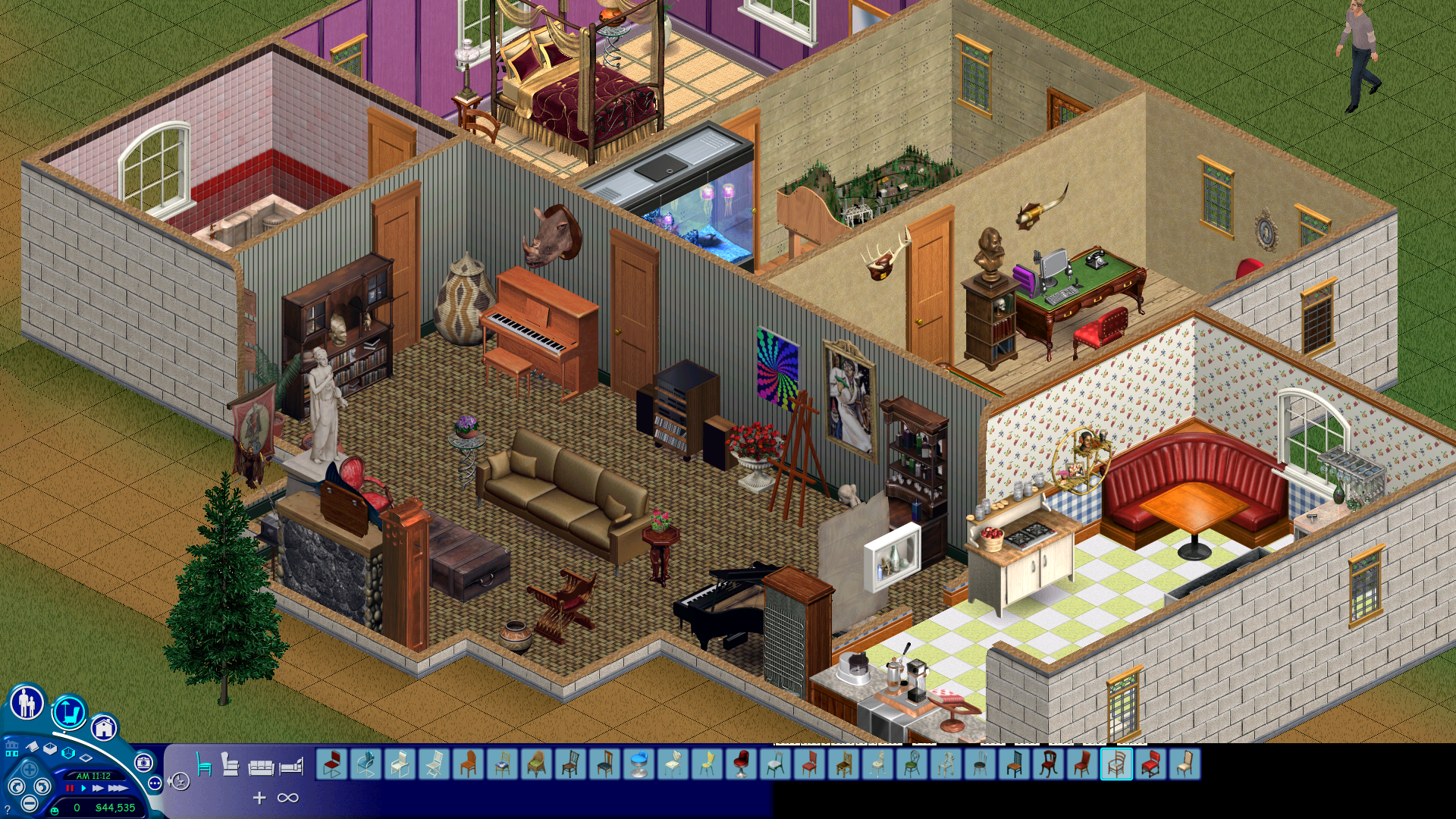This screenshot has height=819, width=1456.
Task: Enter Build mode
Action: pos(104,726)
